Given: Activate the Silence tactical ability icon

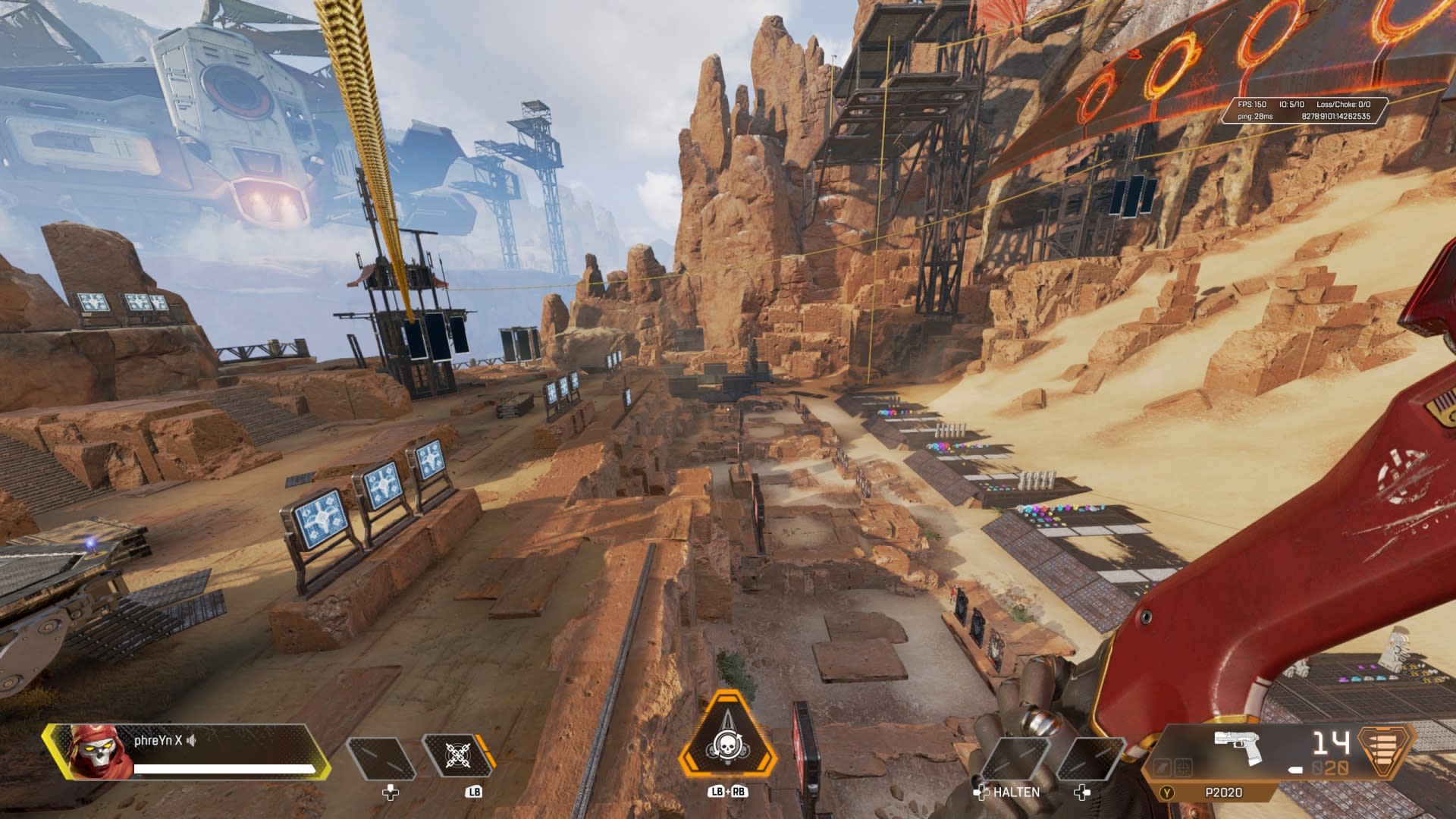Looking at the screenshot, I should click(454, 757).
